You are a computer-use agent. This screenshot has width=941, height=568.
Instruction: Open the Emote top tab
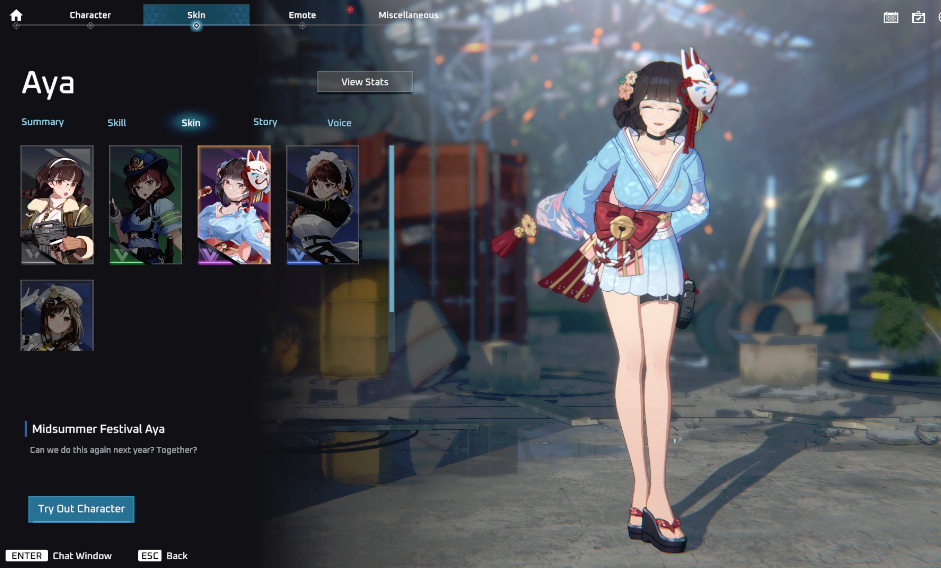tap(302, 15)
